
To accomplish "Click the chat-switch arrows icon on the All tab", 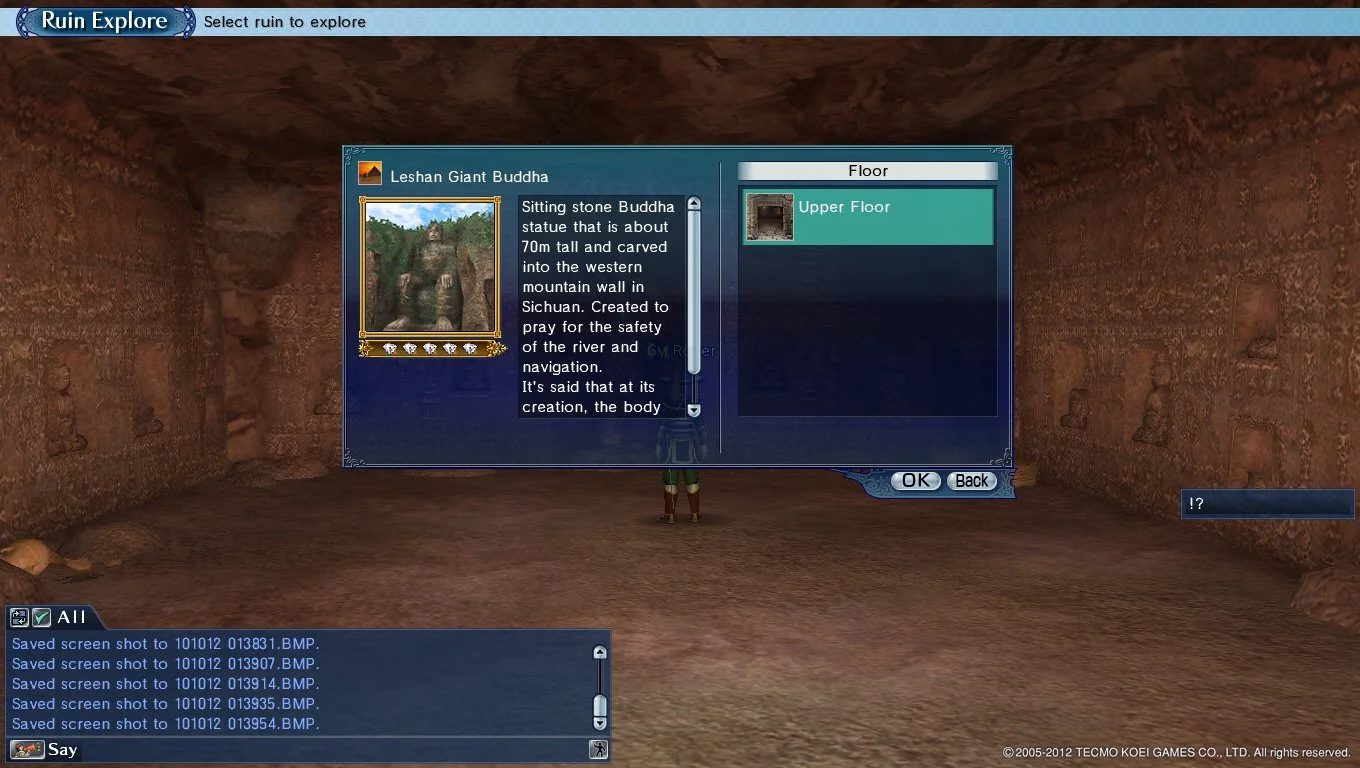I will click(17, 617).
